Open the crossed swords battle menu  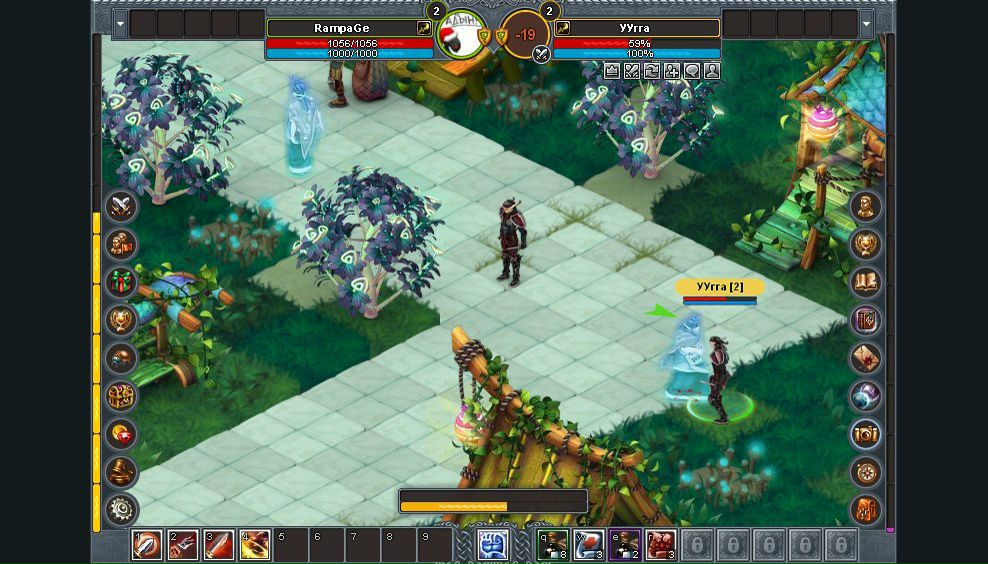click(x=122, y=207)
